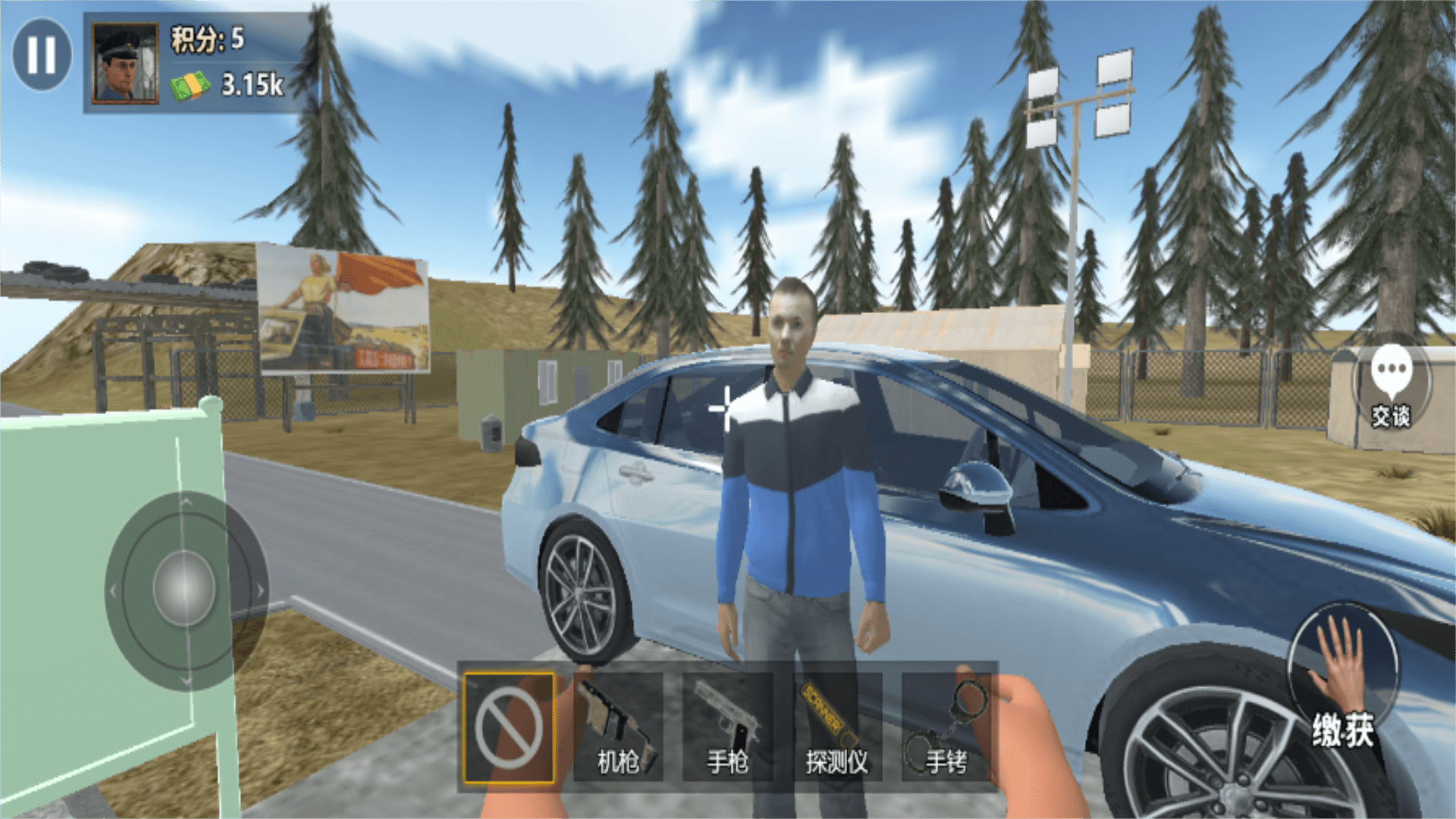Select the 探测仪 scanner tool
1456x819 pixels.
[836, 727]
